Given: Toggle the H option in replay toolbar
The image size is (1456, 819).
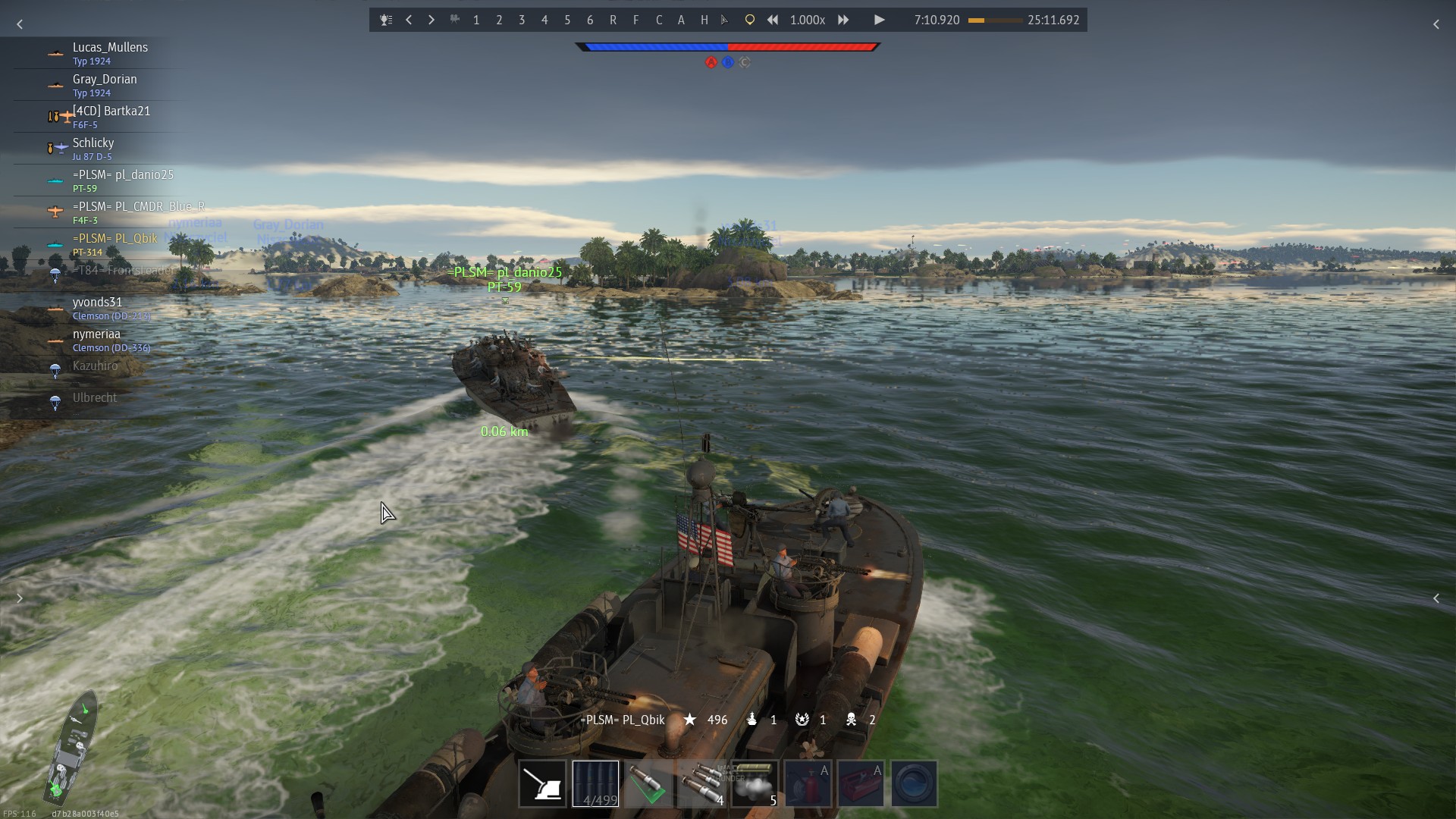Looking at the screenshot, I should point(704,20).
